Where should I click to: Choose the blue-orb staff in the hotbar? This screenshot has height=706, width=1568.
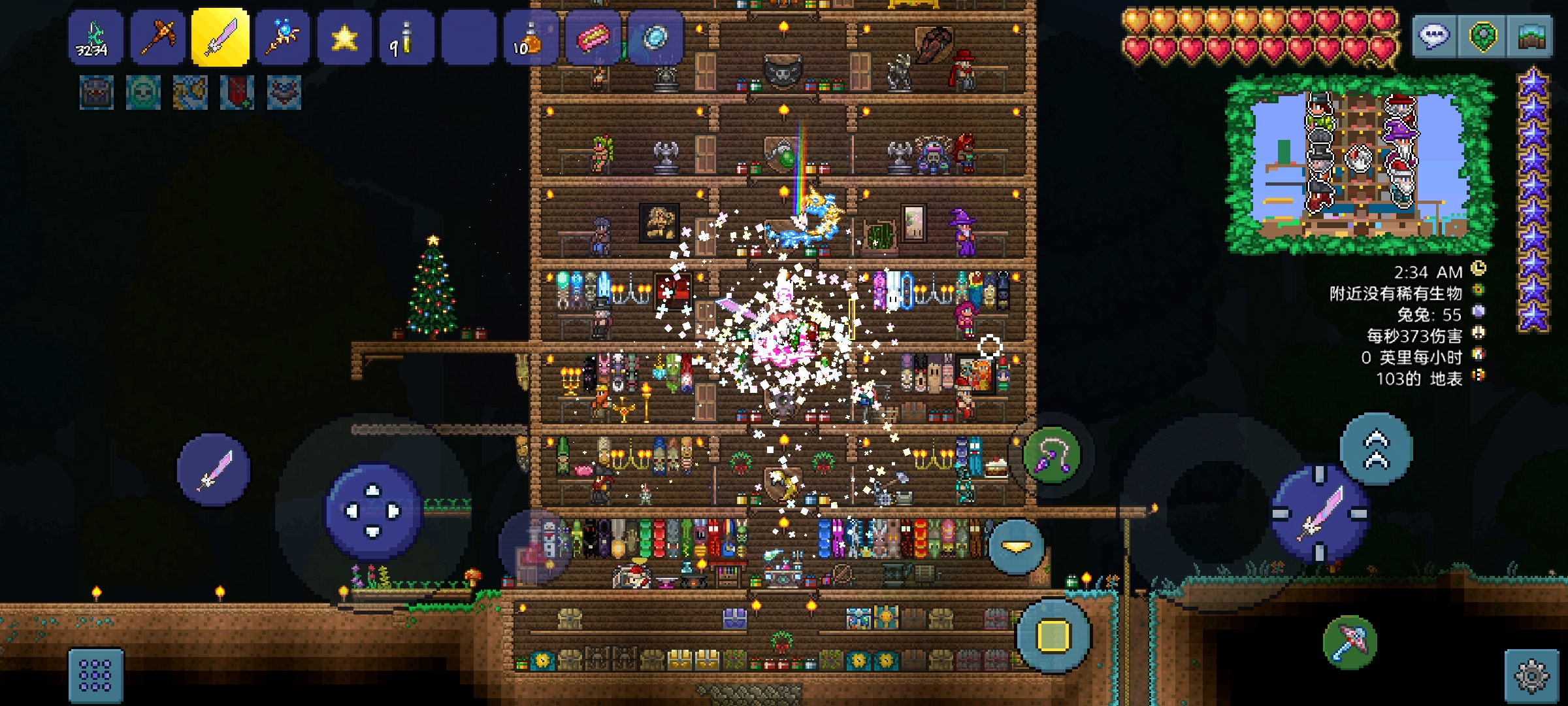(x=282, y=38)
